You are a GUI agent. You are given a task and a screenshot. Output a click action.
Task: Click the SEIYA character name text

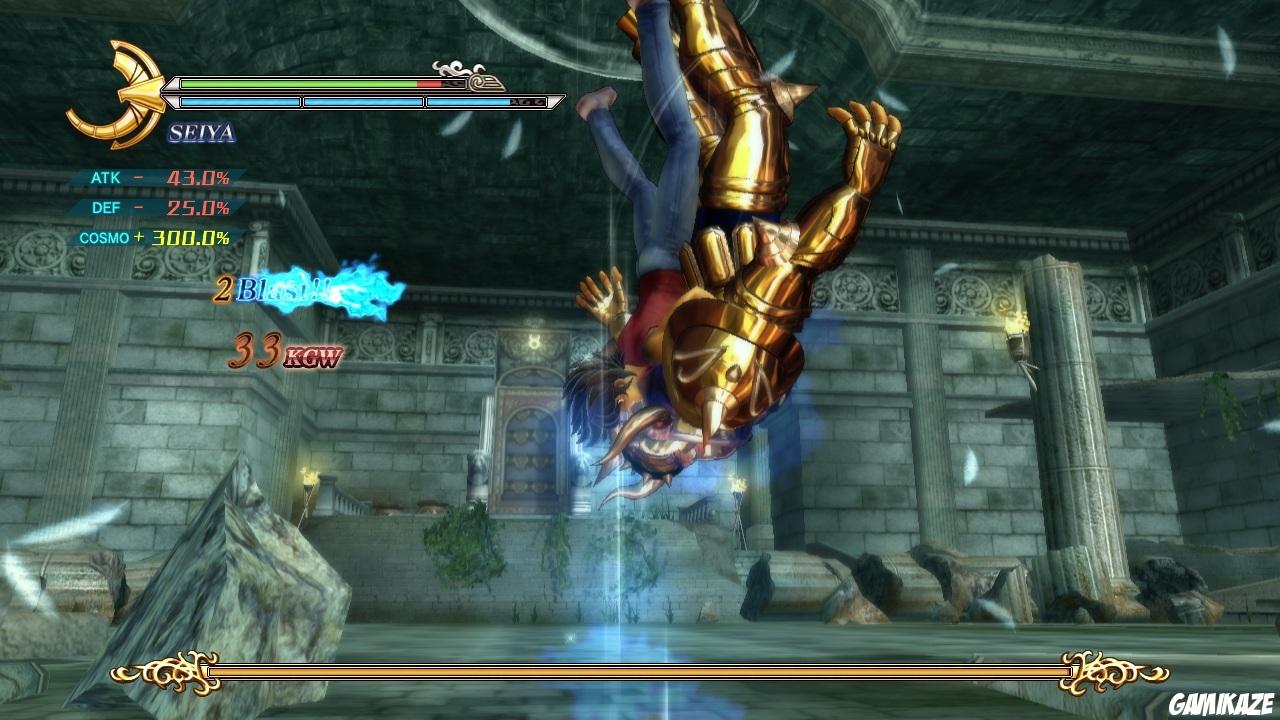coord(205,132)
